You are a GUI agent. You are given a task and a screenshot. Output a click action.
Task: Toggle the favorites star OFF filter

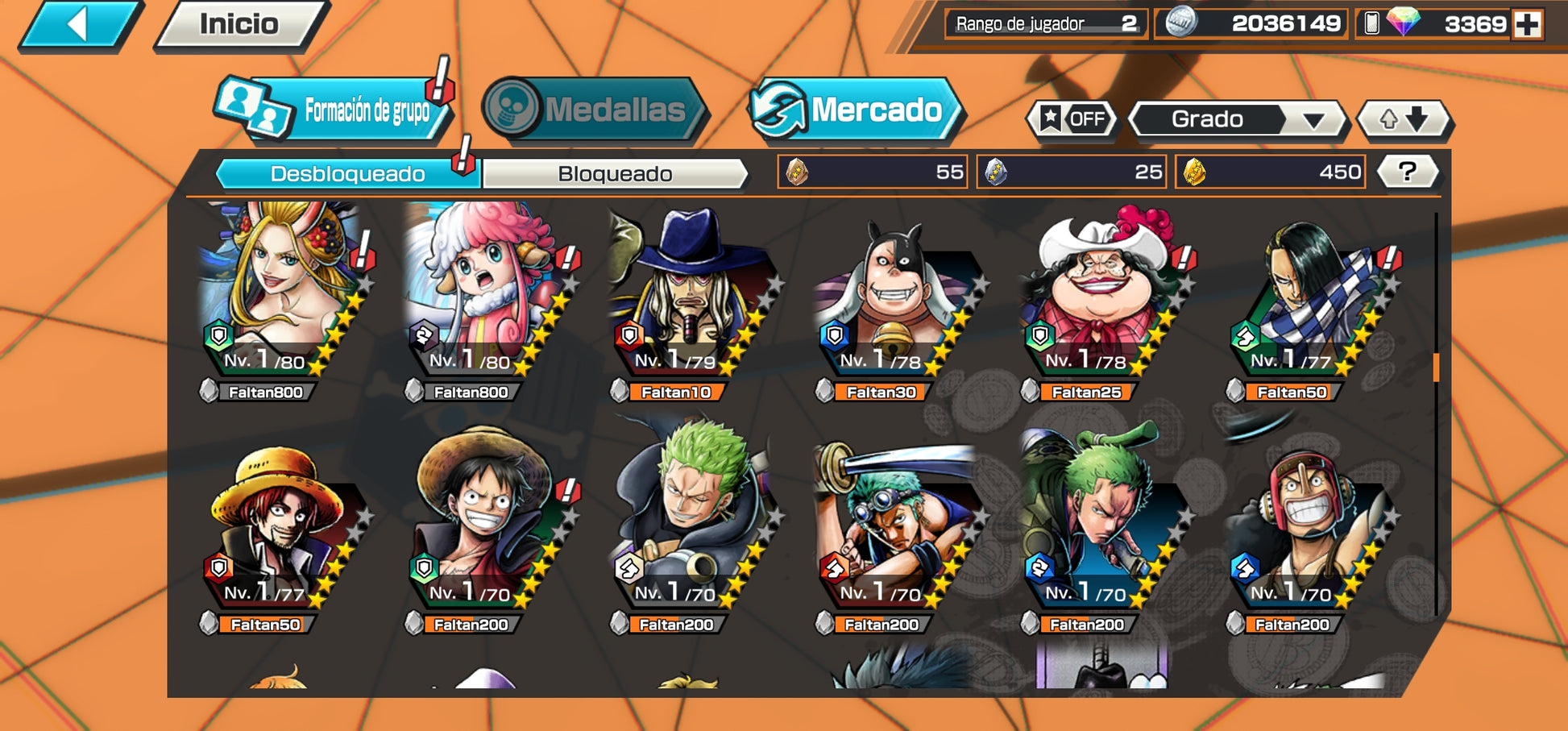(1073, 119)
